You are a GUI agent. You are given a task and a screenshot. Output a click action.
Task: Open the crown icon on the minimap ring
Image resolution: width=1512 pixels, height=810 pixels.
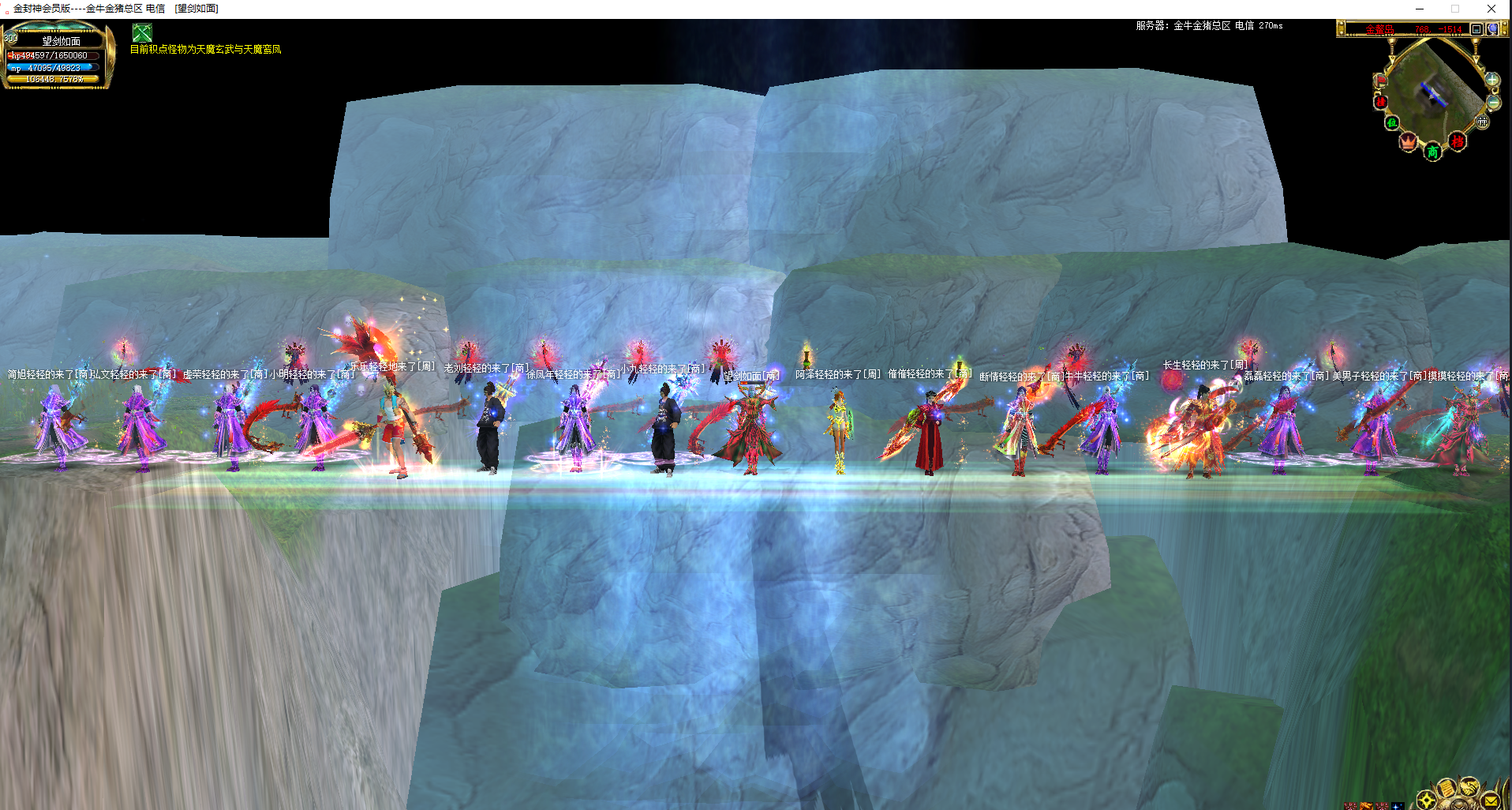(1409, 142)
